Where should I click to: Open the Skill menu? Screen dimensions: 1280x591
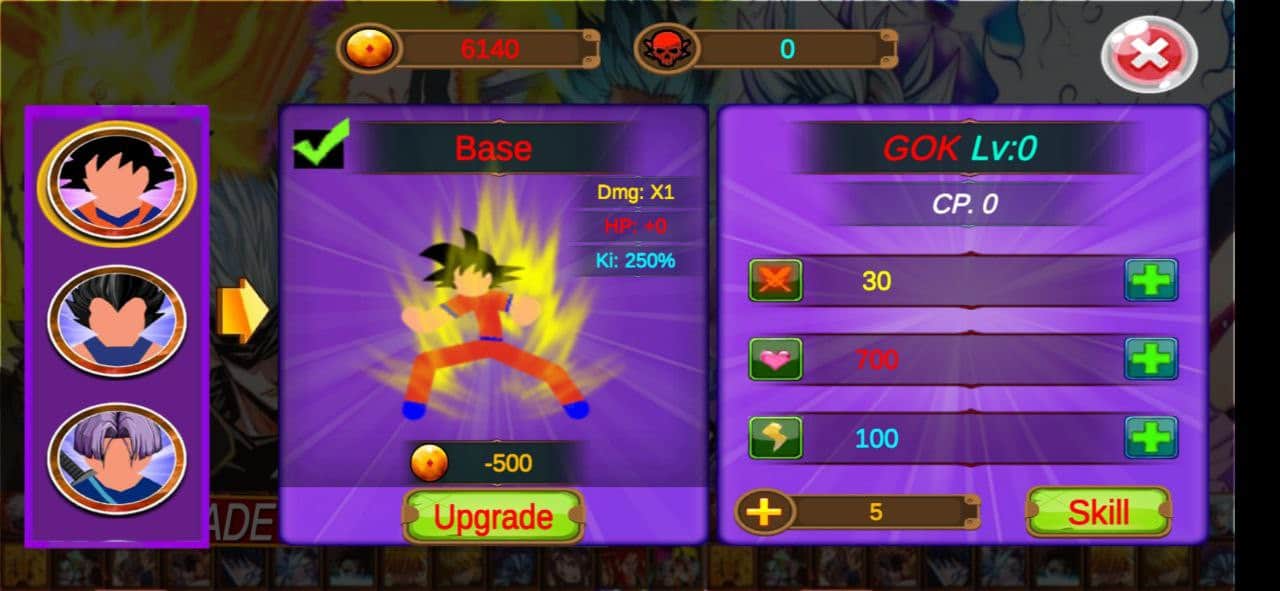click(1098, 512)
